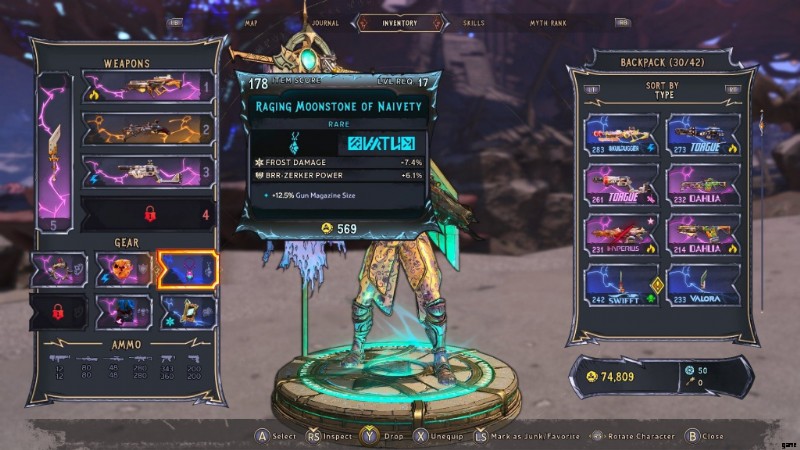Choose the orange skull gear slot
This screenshot has height=450, width=800.
click(123, 269)
